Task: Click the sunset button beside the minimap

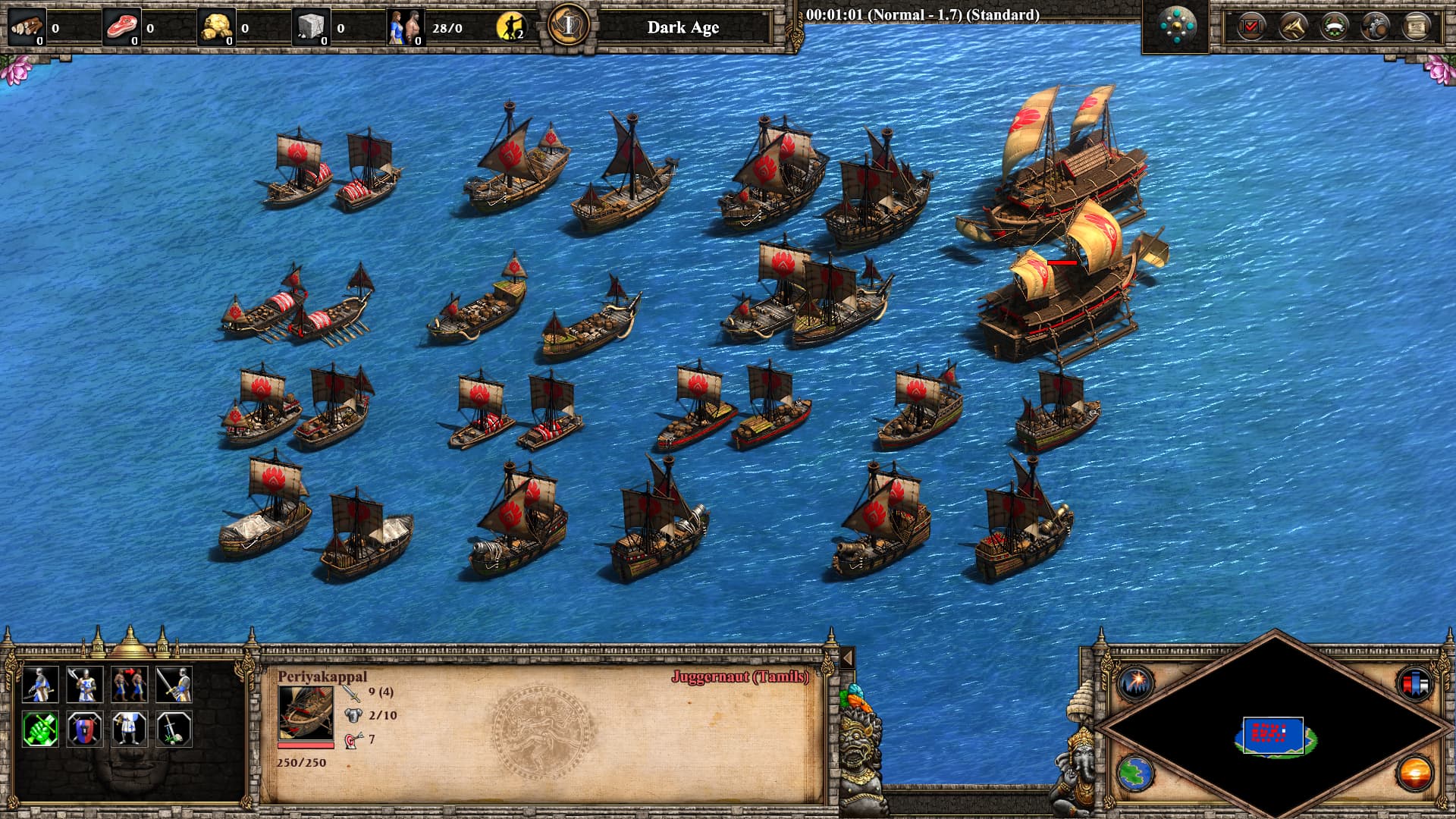Action: coord(1415,773)
